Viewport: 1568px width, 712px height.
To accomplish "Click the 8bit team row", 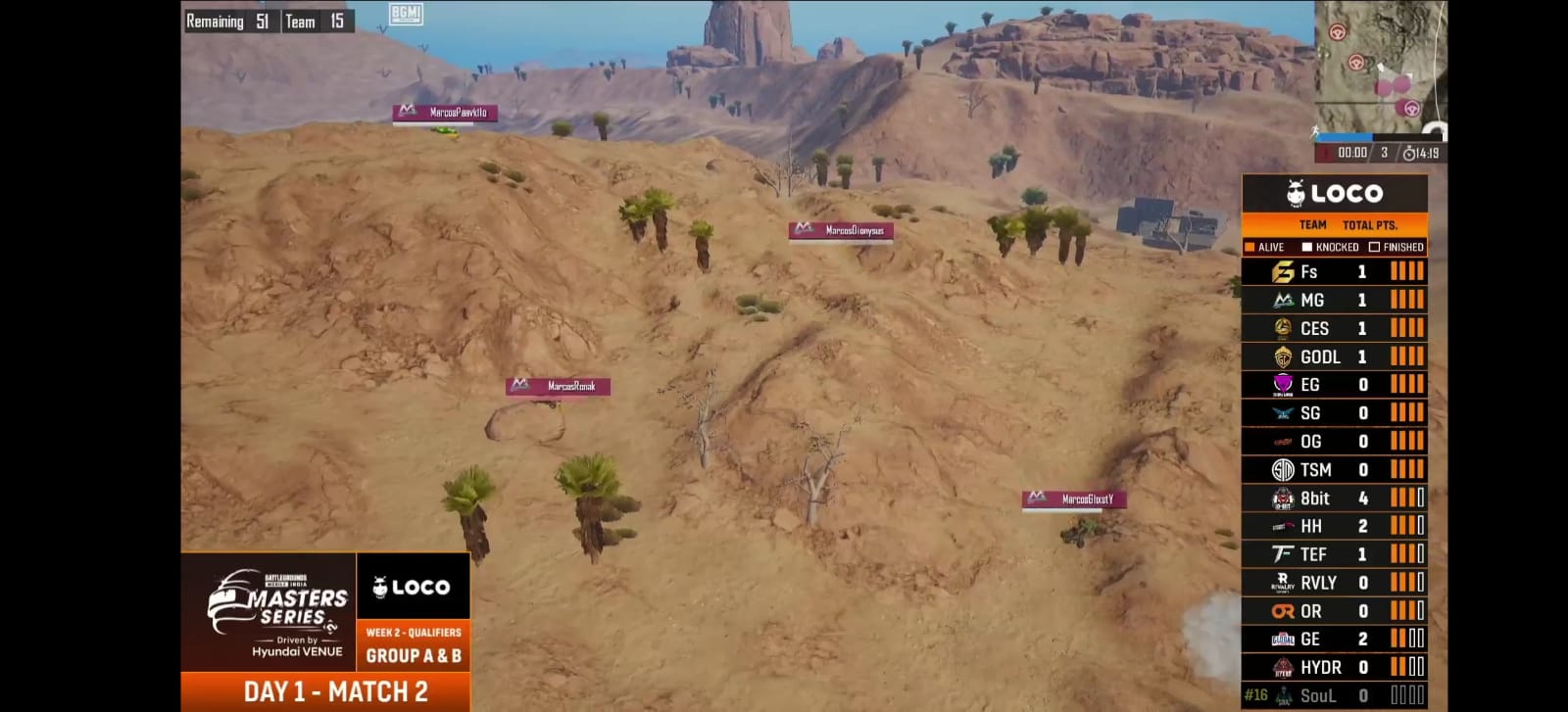I will coord(1334,498).
